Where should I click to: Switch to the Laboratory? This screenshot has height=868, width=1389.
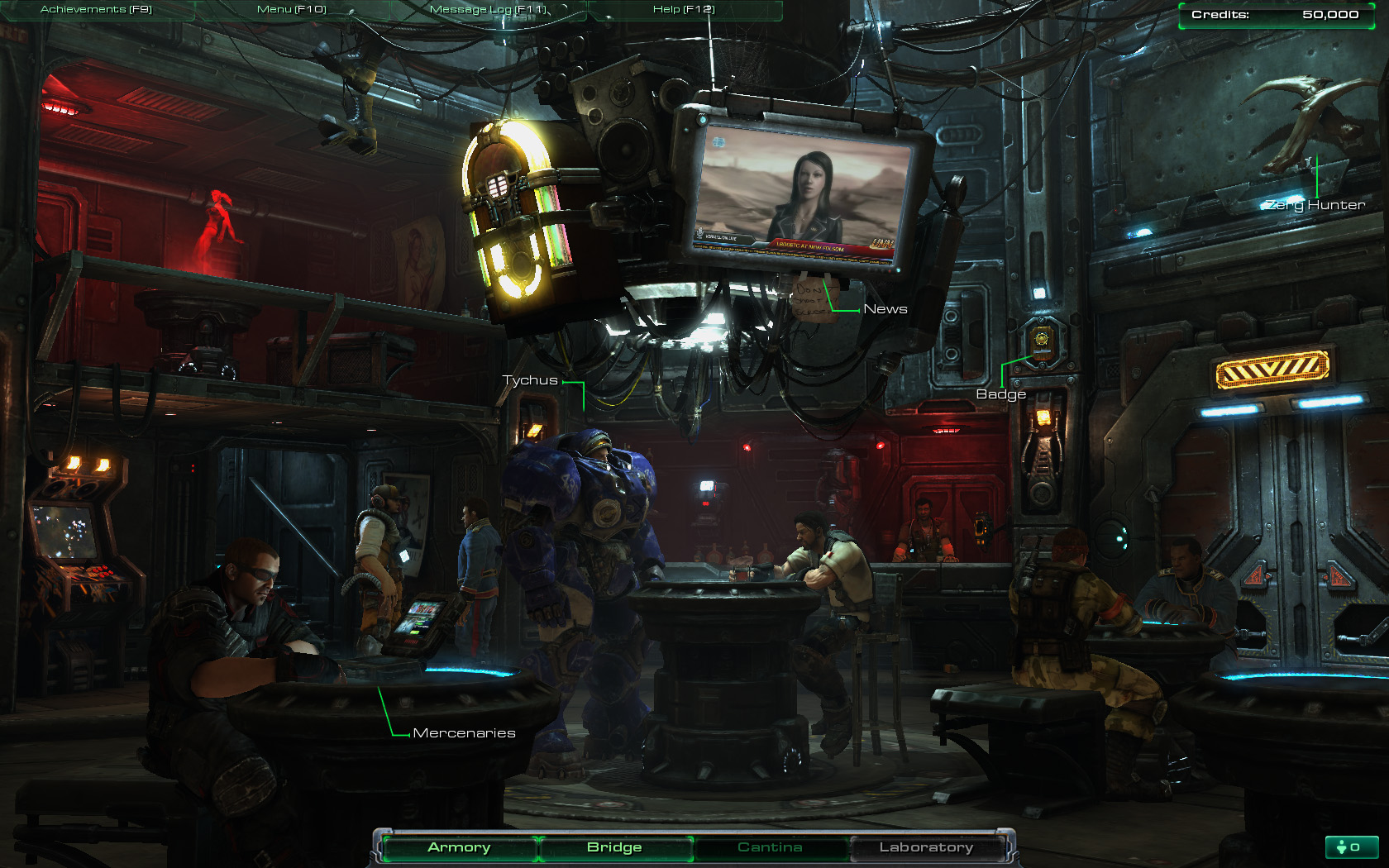926,847
